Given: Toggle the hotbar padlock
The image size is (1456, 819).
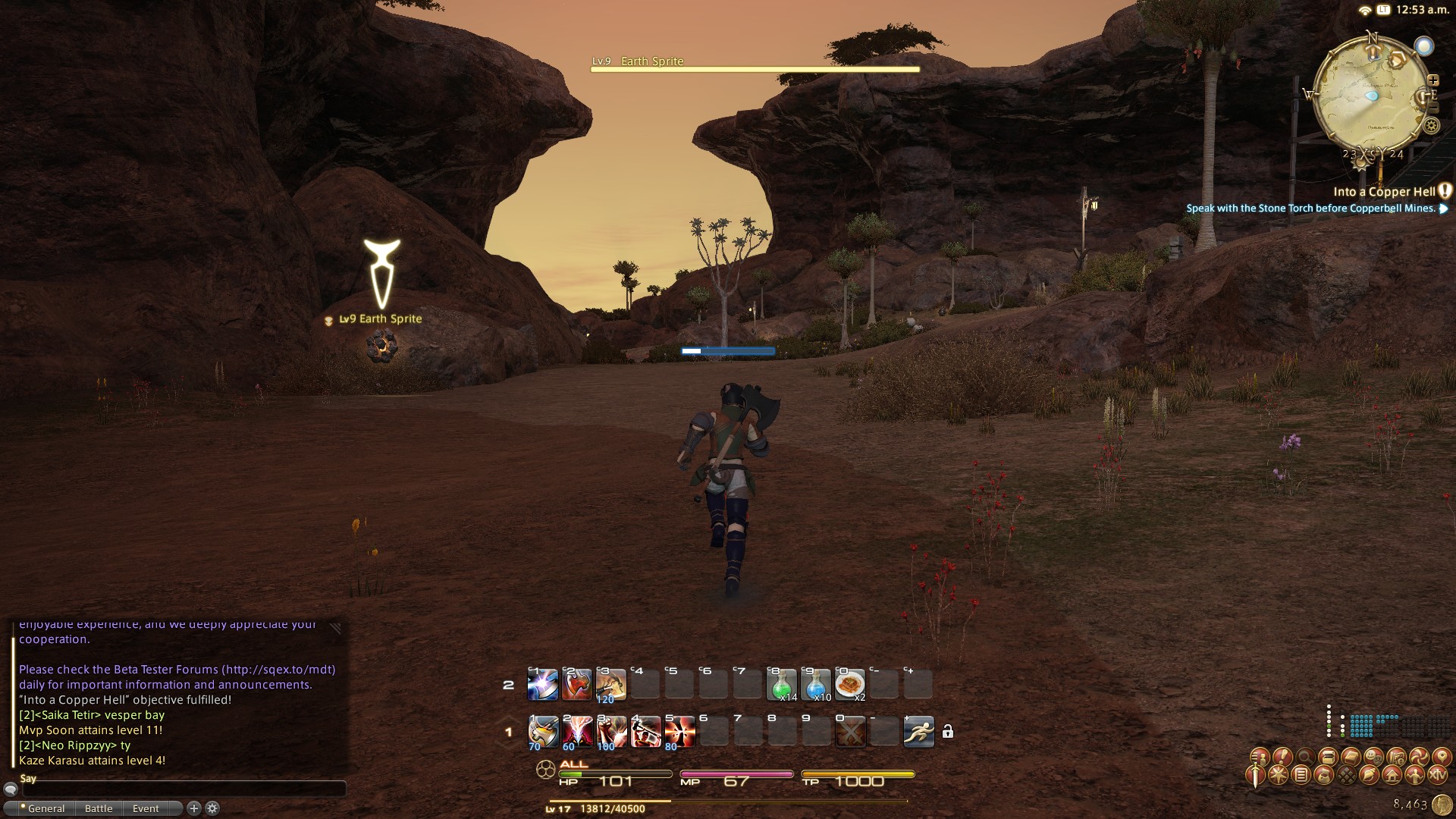Looking at the screenshot, I should coord(948,732).
